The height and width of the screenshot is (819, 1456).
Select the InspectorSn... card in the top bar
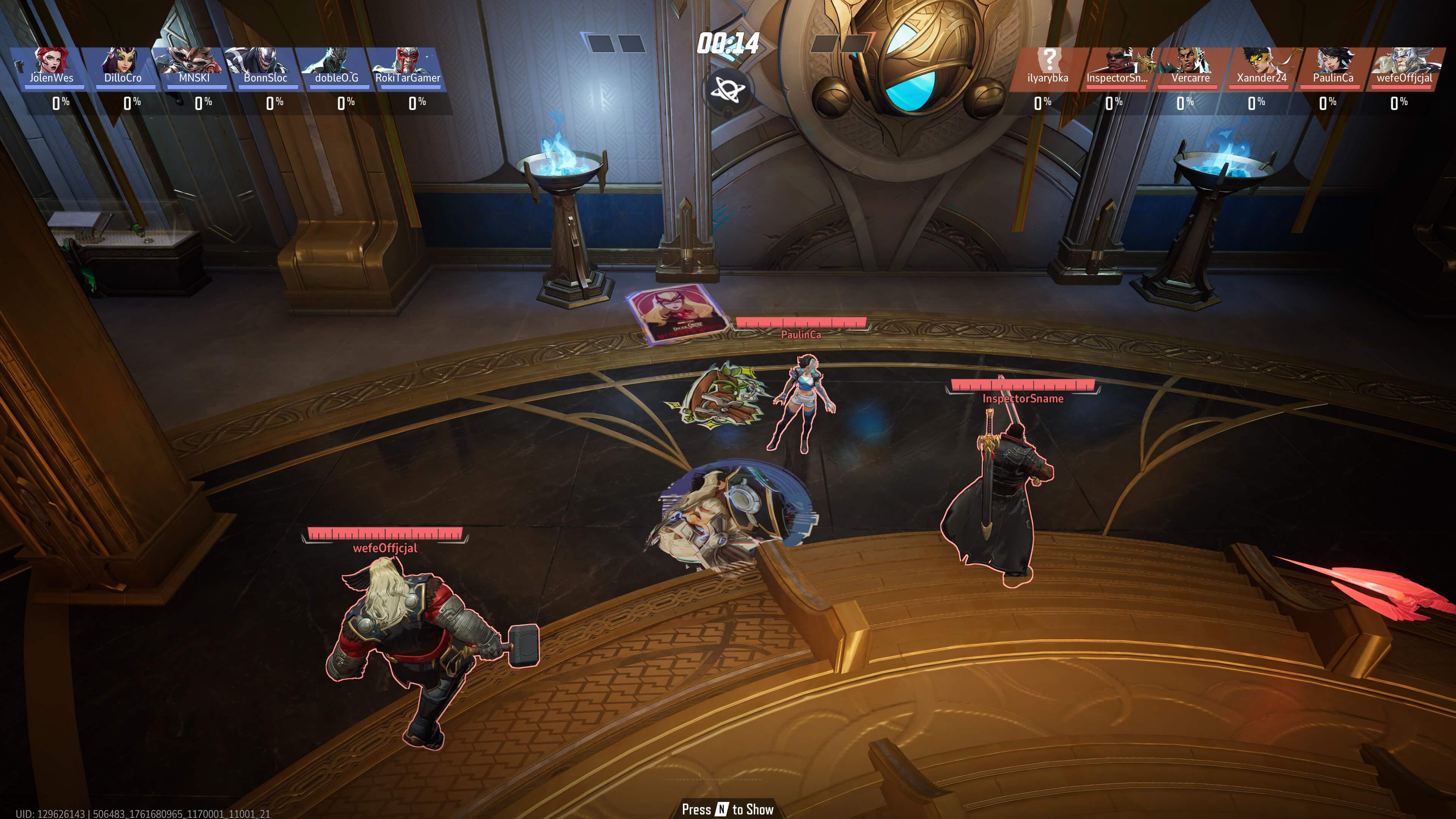click(1117, 66)
